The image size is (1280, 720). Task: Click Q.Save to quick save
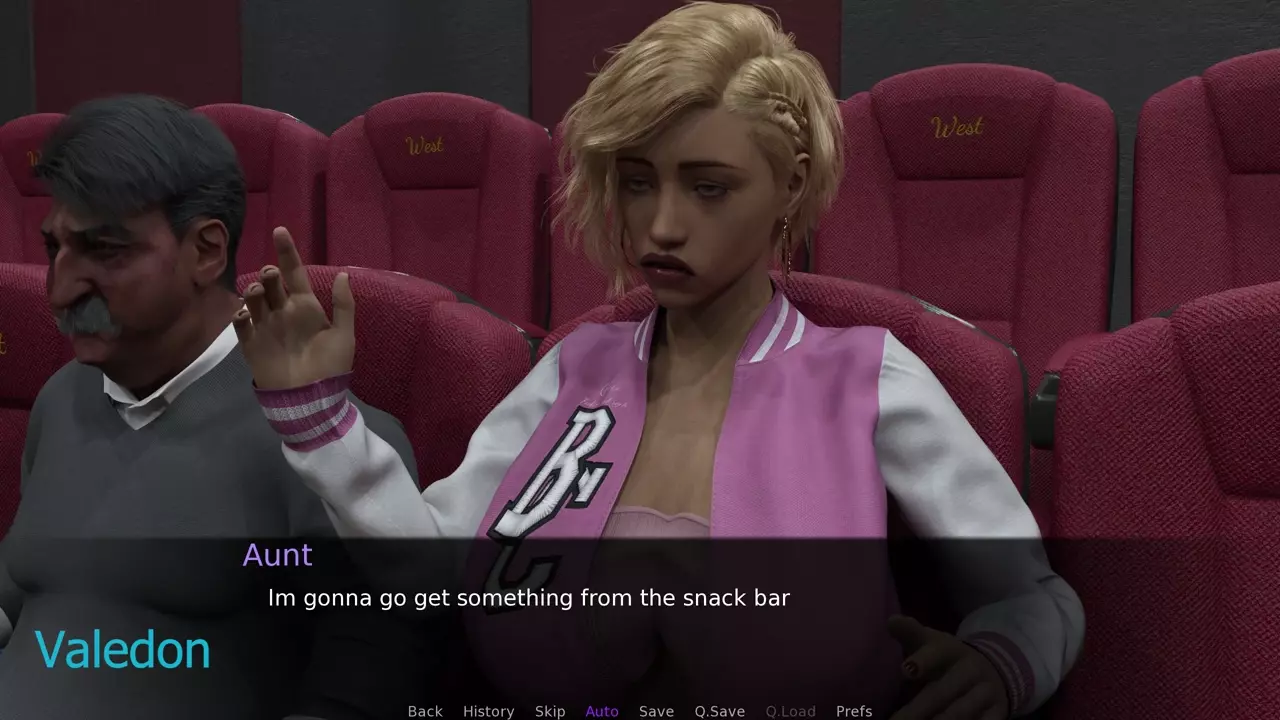pyautogui.click(x=720, y=711)
